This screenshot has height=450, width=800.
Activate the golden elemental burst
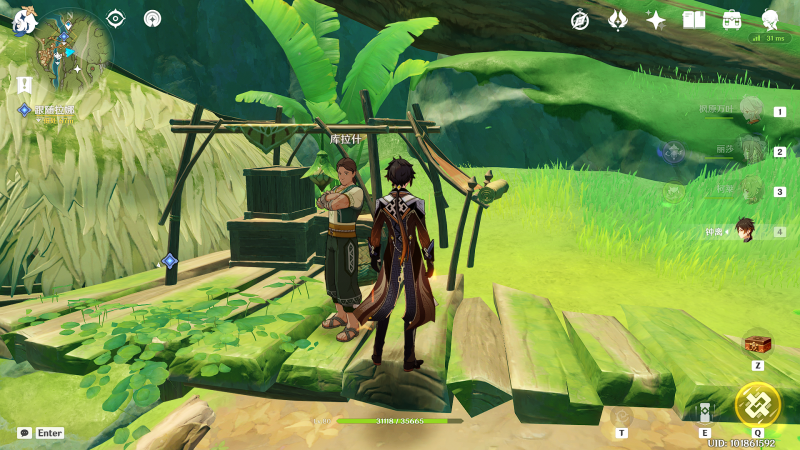tap(757, 403)
